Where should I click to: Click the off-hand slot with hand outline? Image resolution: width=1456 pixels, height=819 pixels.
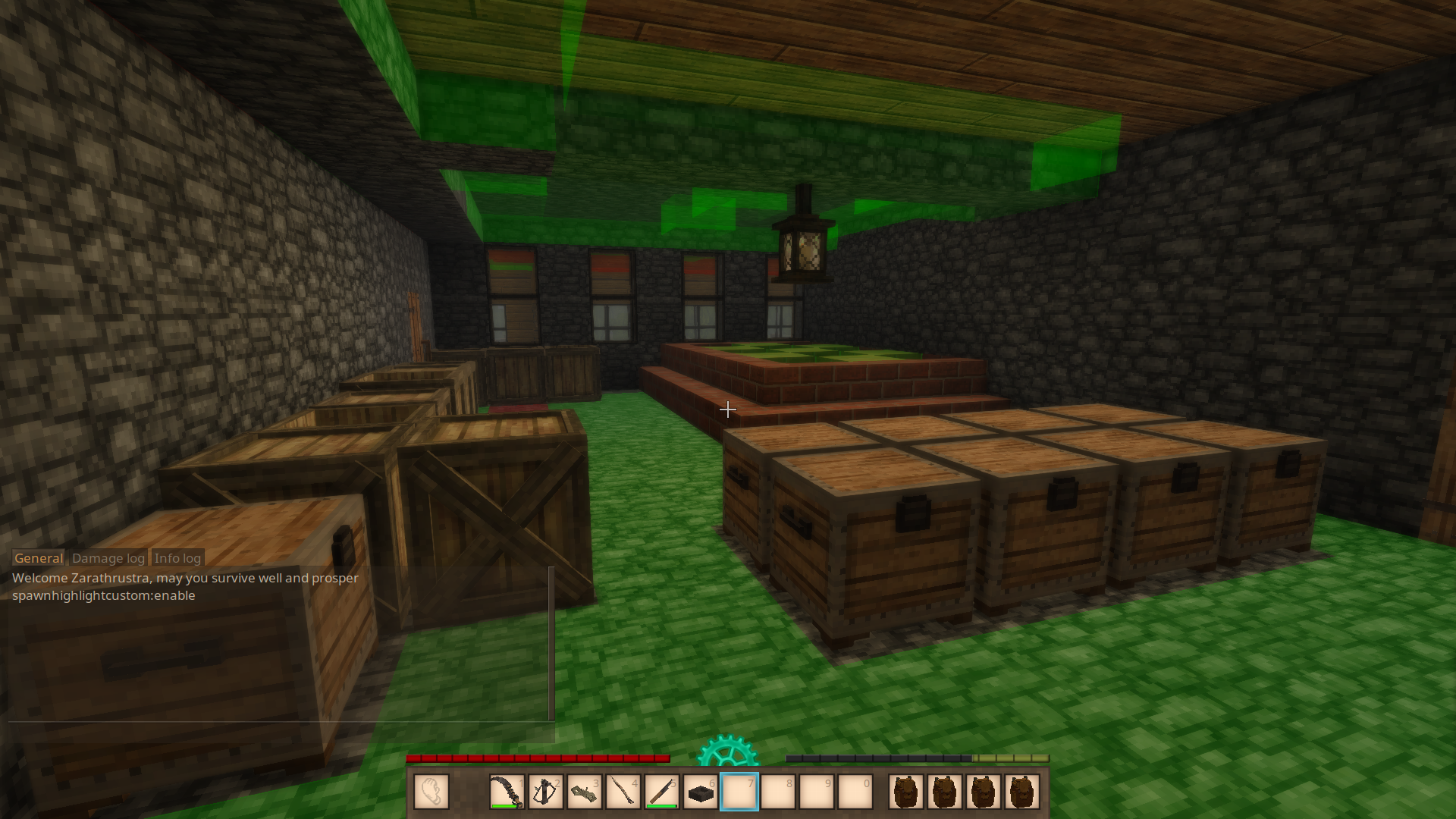(431, 792)
